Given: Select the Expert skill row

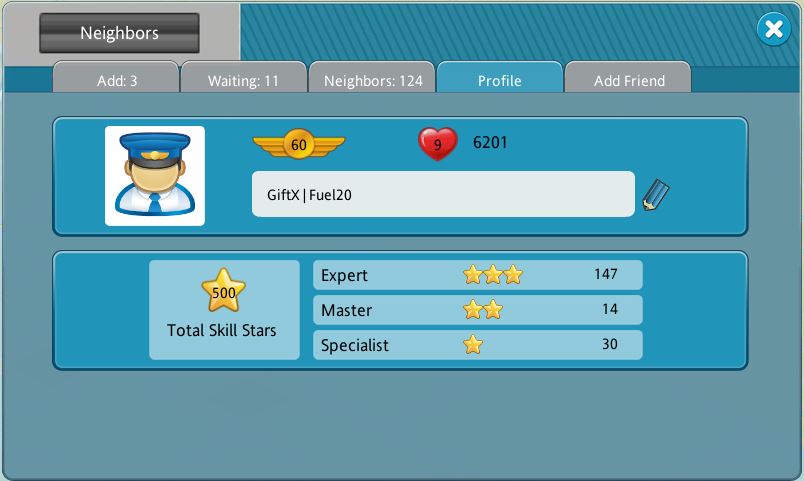Looking at the screenshot, I should point(477,275).
